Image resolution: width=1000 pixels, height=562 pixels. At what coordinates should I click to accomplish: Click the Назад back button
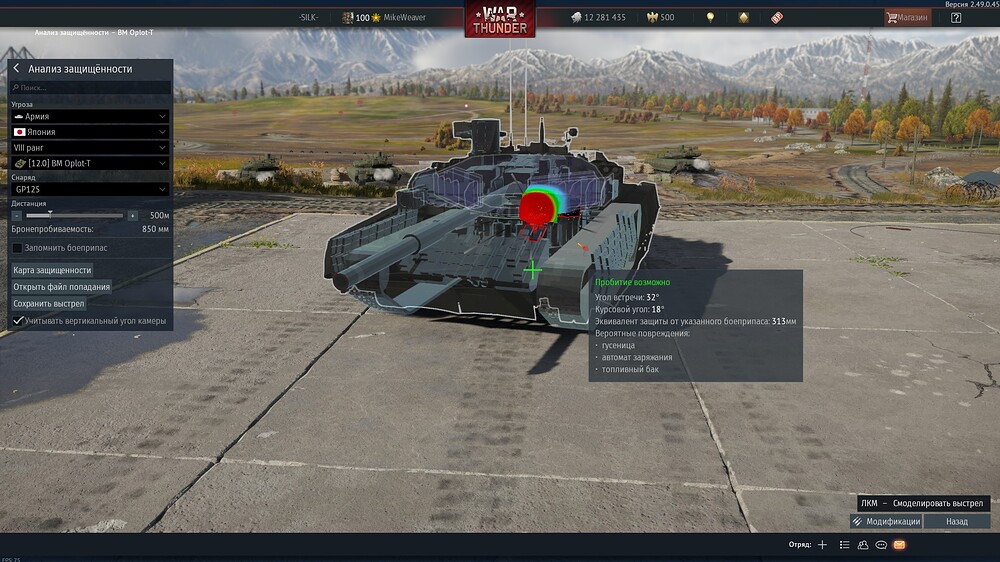point(957,521)
